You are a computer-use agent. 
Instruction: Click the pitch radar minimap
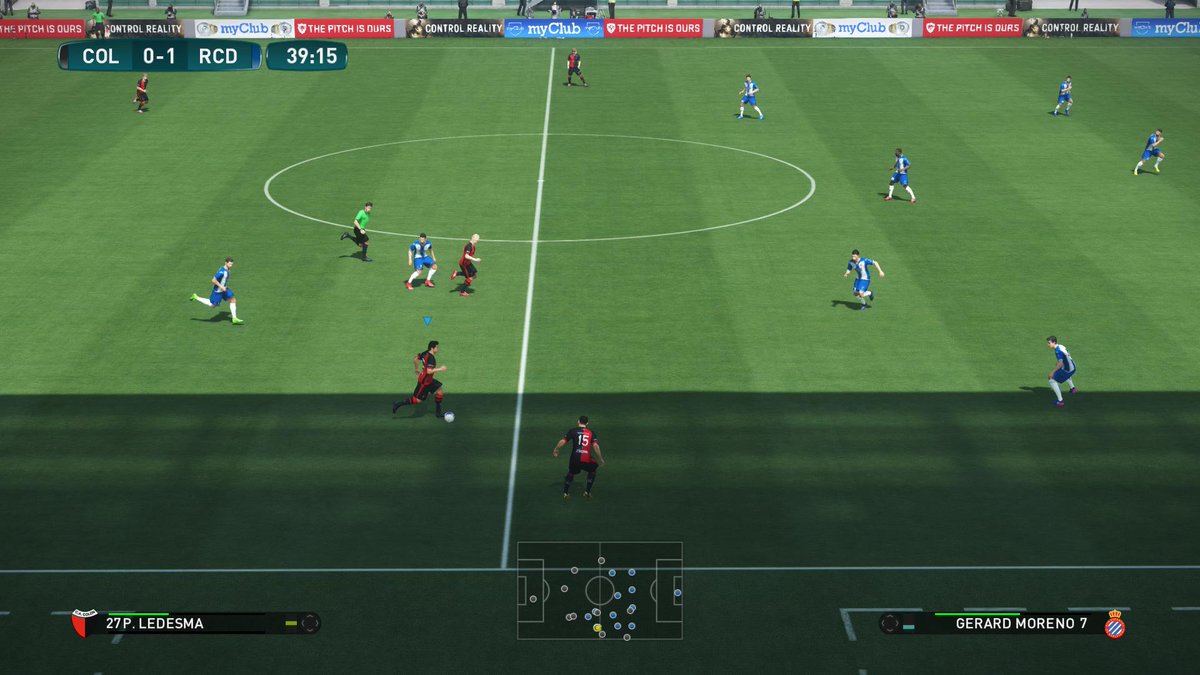[x=599, y=590]
